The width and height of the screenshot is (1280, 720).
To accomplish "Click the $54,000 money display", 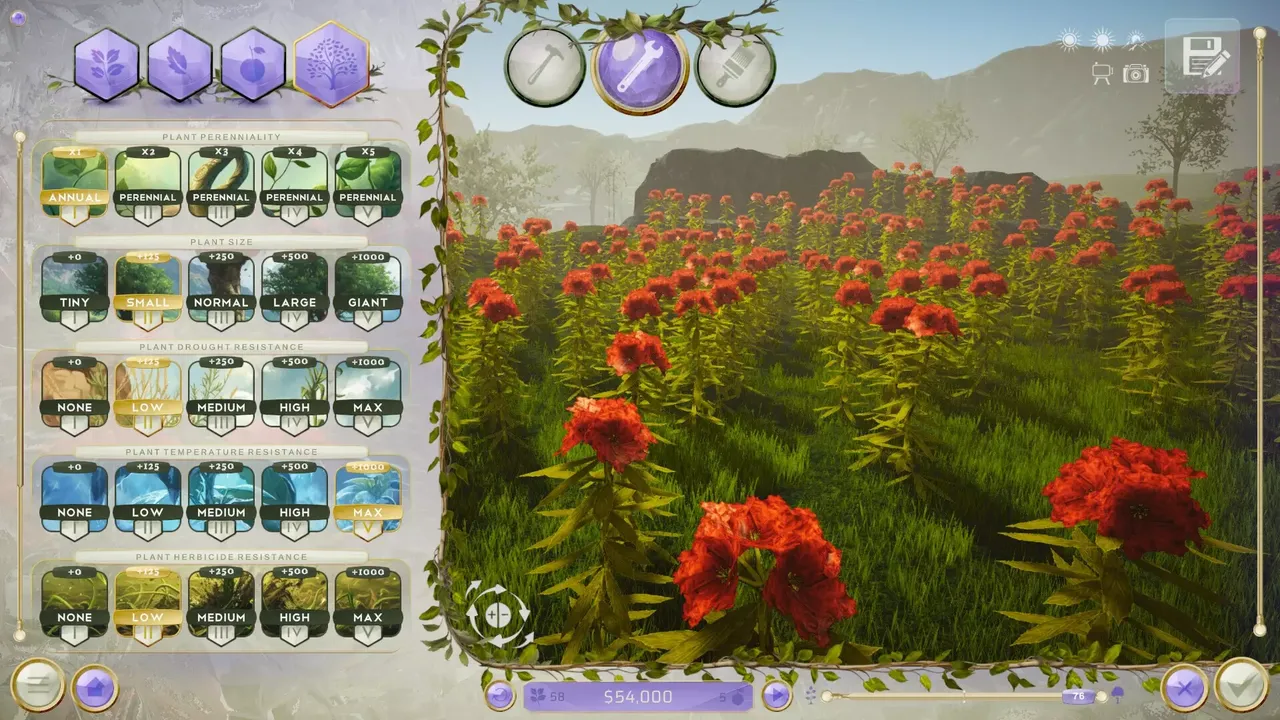I will [640, 696].
